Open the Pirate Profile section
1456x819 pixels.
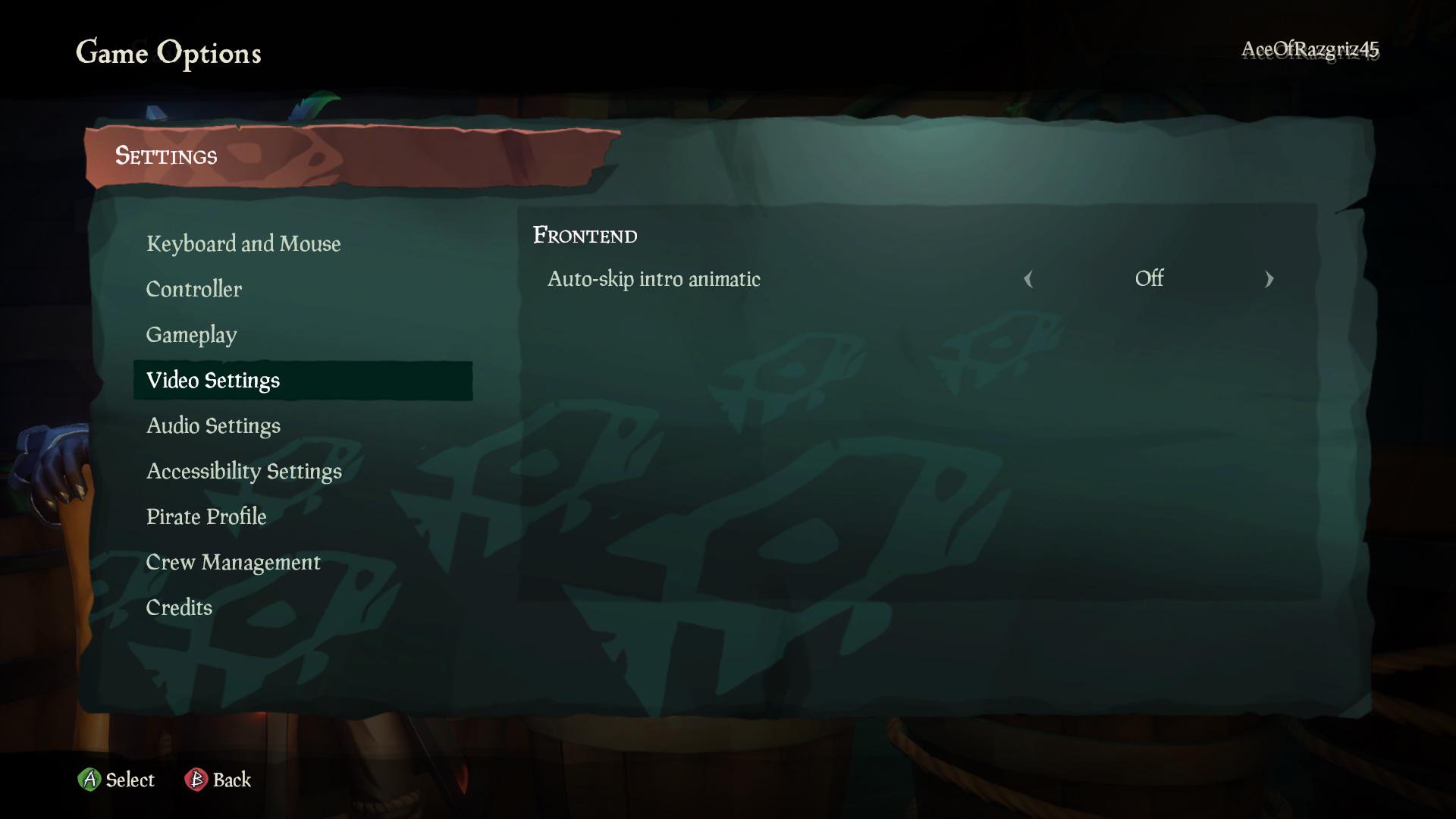(206, 516)
